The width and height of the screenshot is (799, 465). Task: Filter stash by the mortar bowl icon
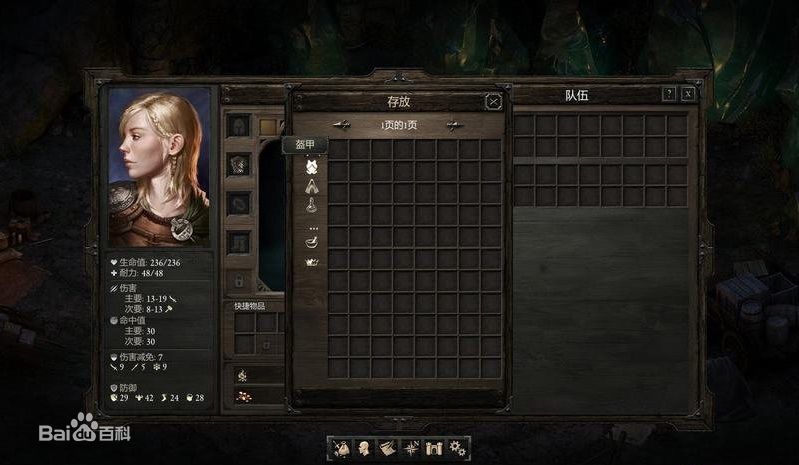pos(312,243)
